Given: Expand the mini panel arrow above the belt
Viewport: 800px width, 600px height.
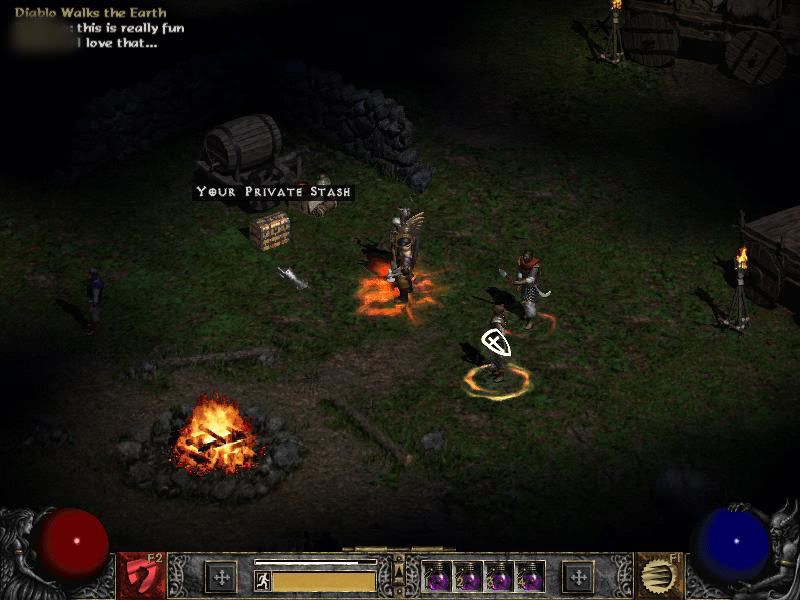Looking at the screenshot, I should point(399,567).
